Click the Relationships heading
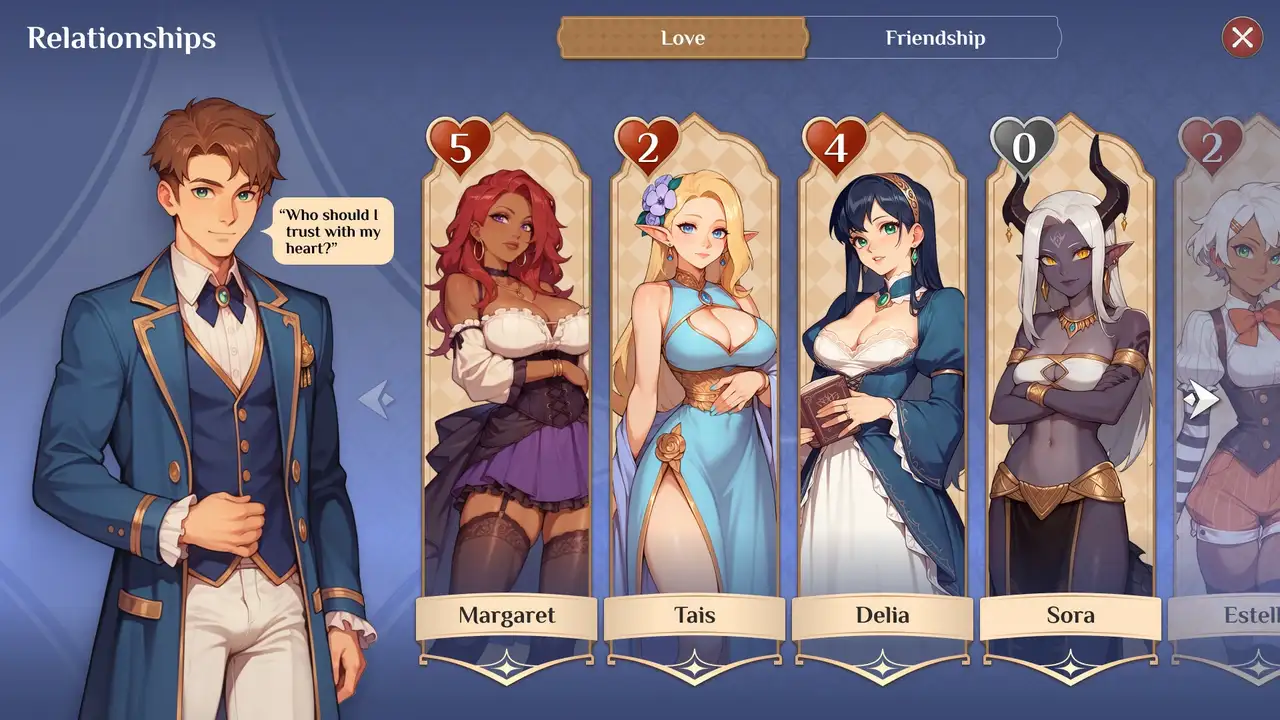This screenshot has width=1280, height=720. click(122, 39)
